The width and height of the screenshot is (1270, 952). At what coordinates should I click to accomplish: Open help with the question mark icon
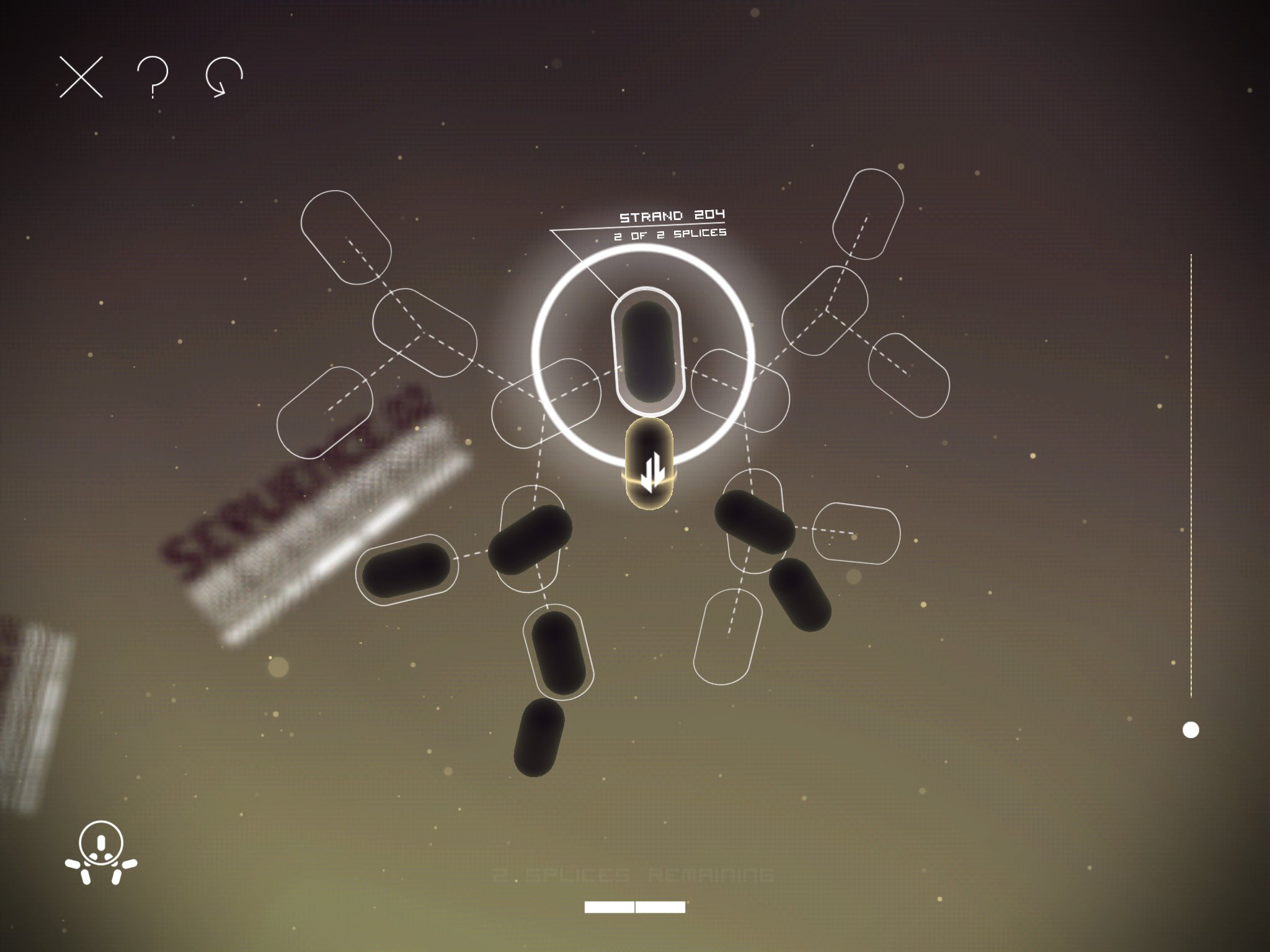point(153,77)
